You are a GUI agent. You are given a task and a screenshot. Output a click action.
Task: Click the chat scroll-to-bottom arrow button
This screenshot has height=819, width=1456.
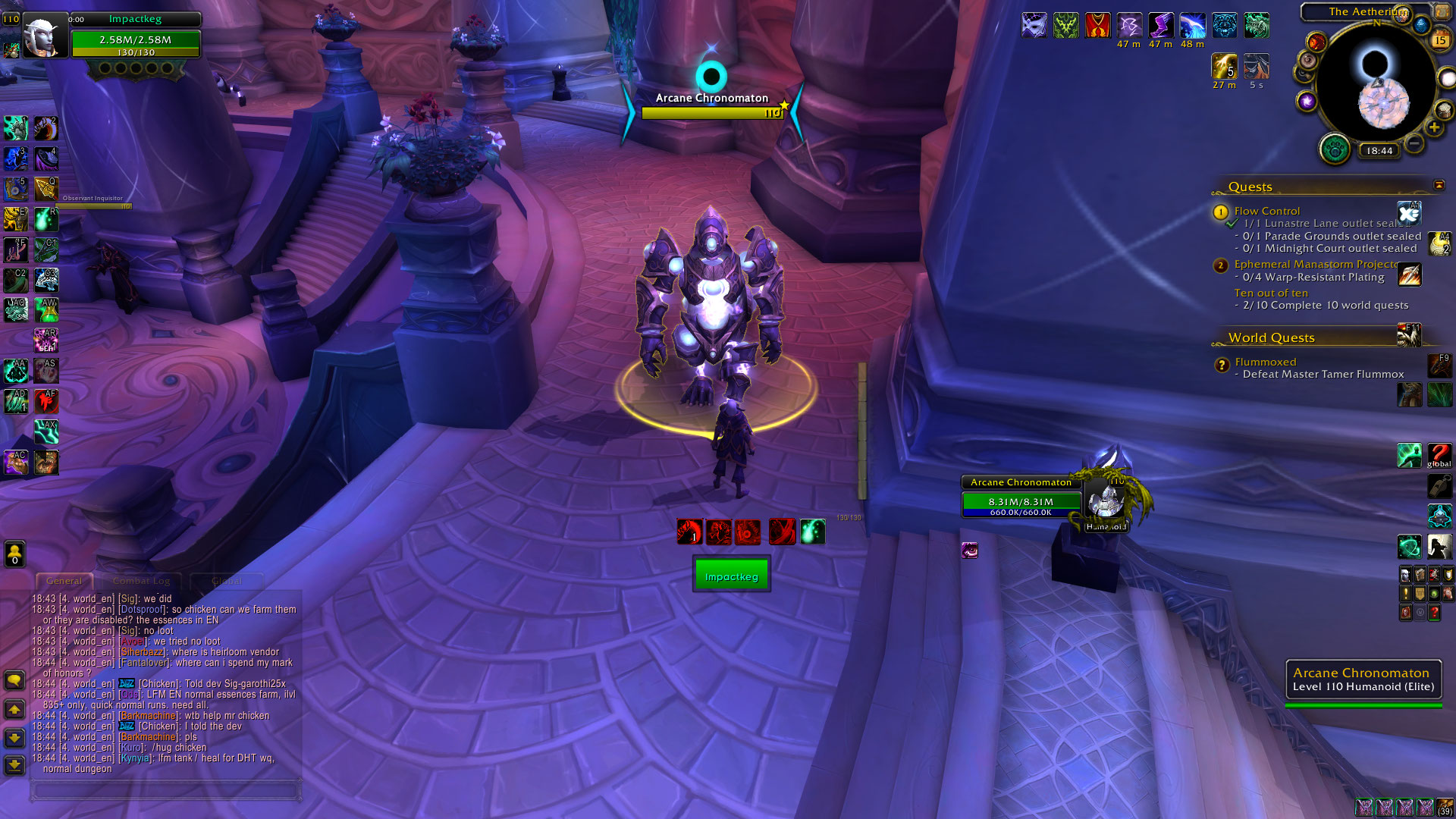(14, 764)
